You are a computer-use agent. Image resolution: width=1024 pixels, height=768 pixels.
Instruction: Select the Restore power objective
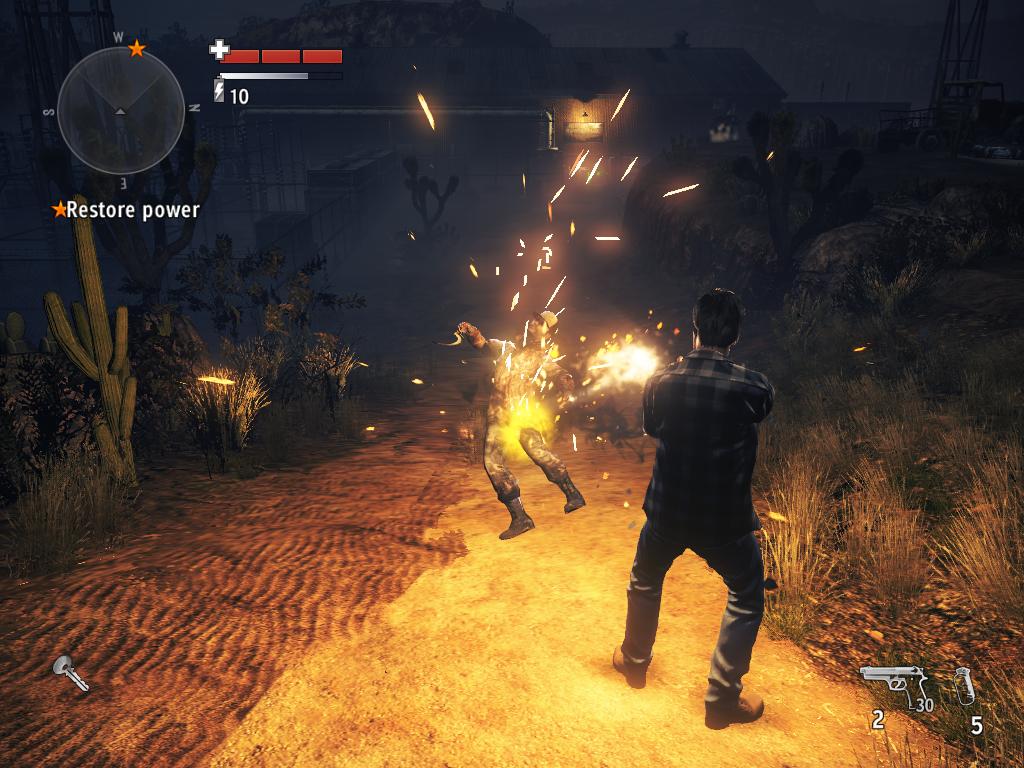click(x=127, y=210)
